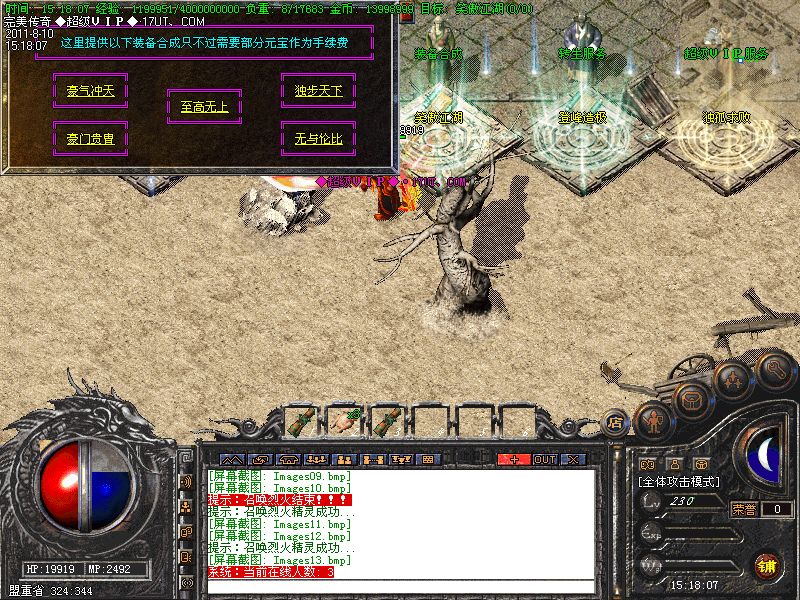800x600 pixels.
Task: Click the round 铺 stall button
Action: (766, 565)
